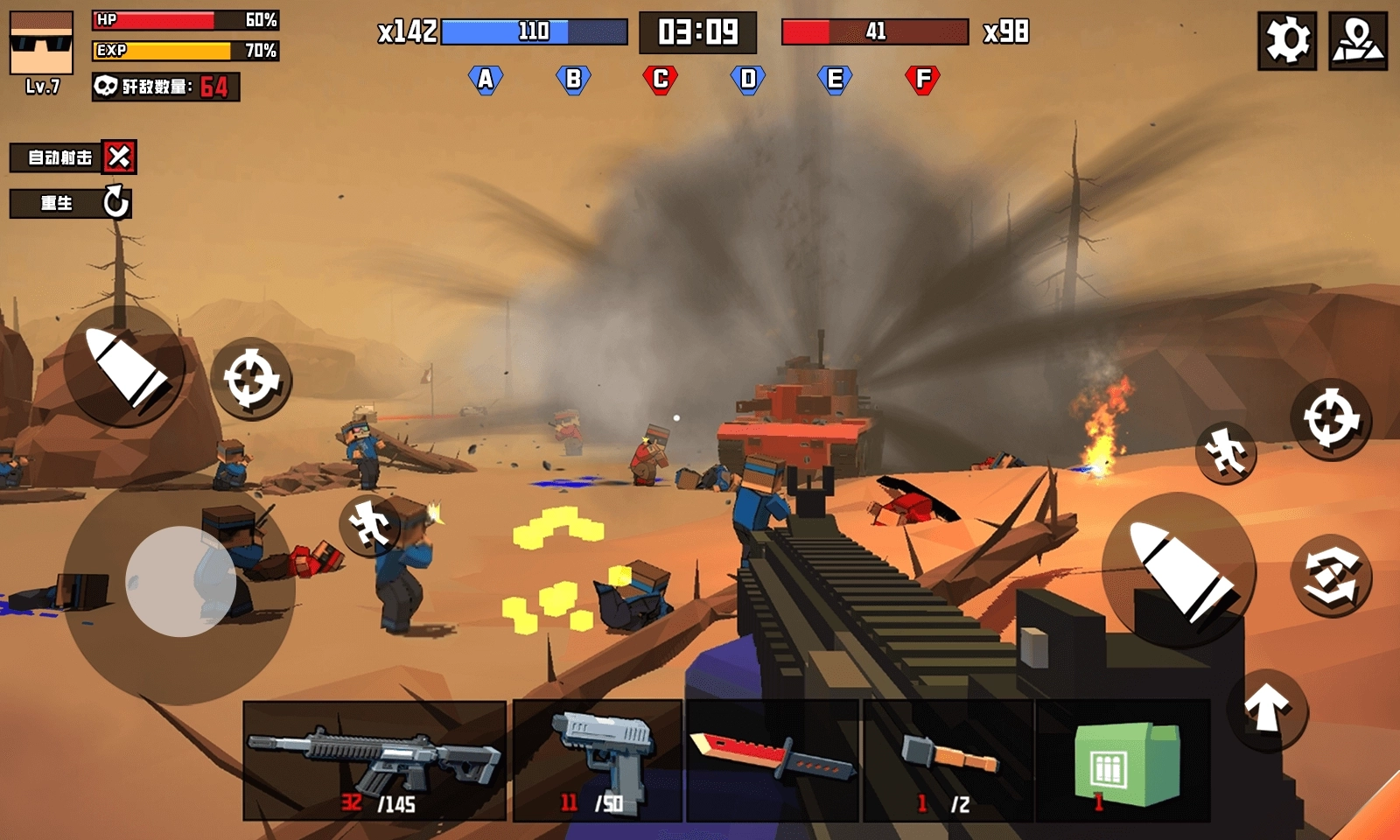Swap weapon with the cycle arrows button
1400x840 pixels.
point(1331,575)
